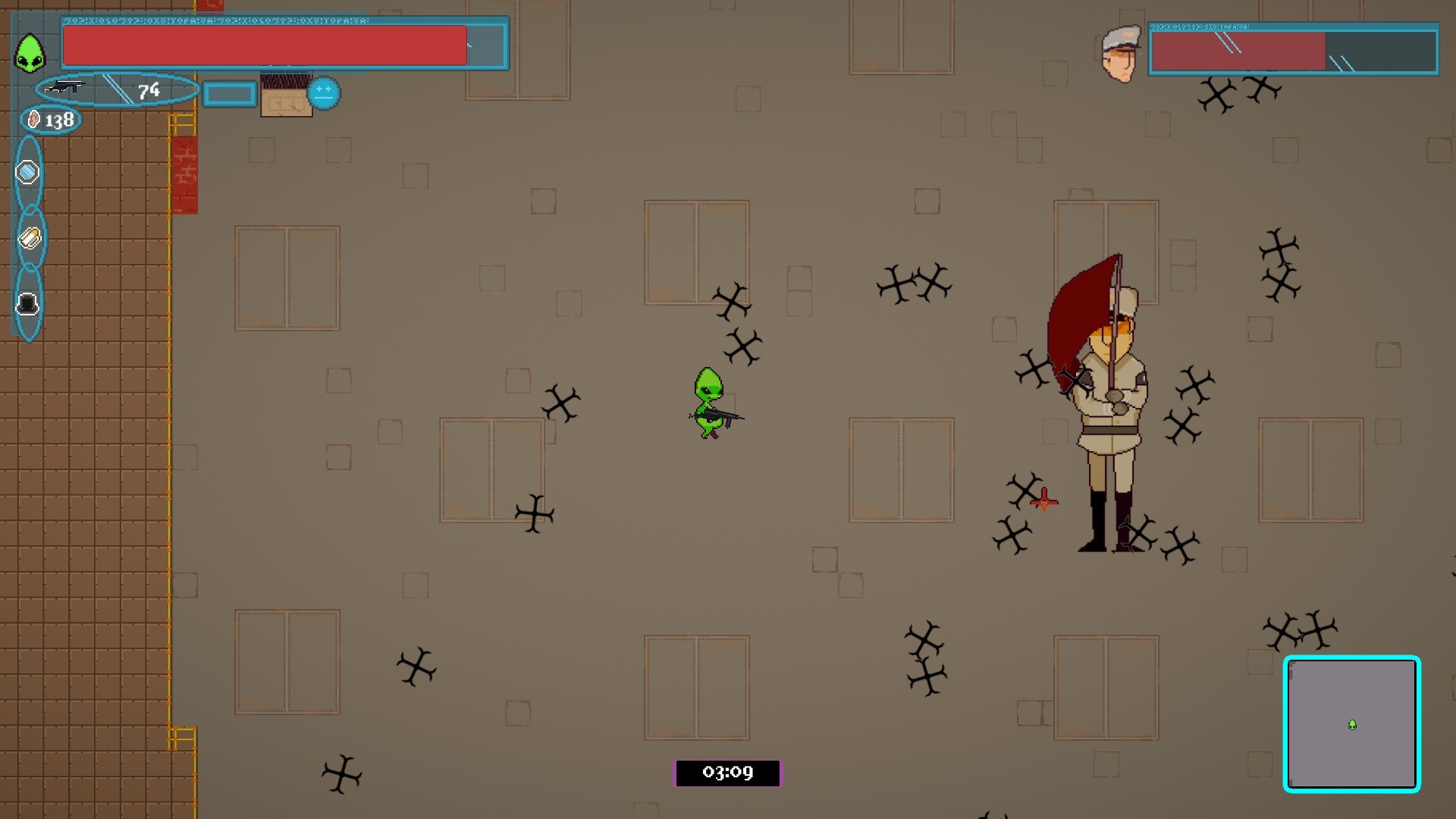
Task: Select the sandwich item in second inventory slot
Action: (x=28, y=238)
